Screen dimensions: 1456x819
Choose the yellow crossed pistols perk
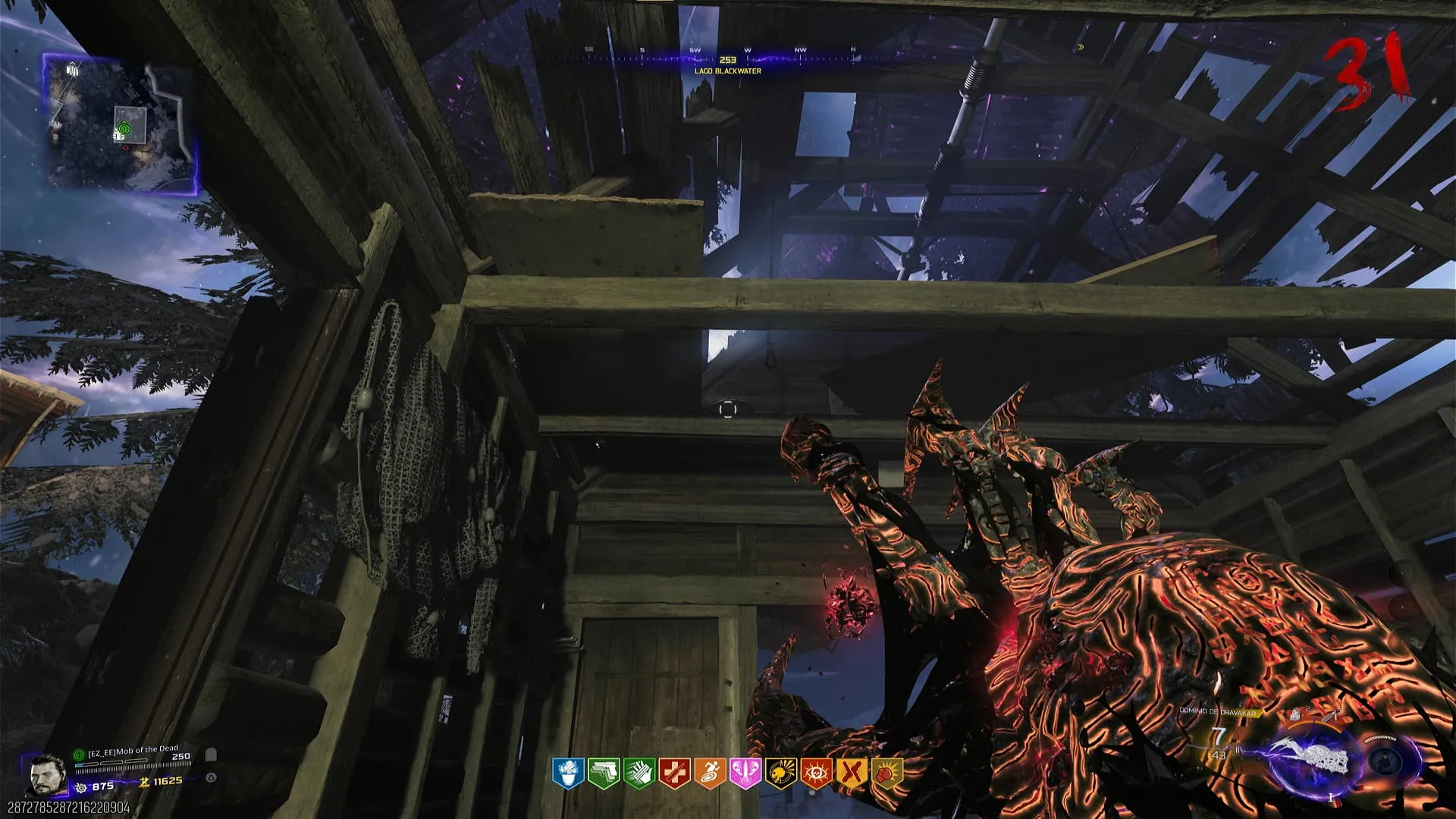coord(852,773)
